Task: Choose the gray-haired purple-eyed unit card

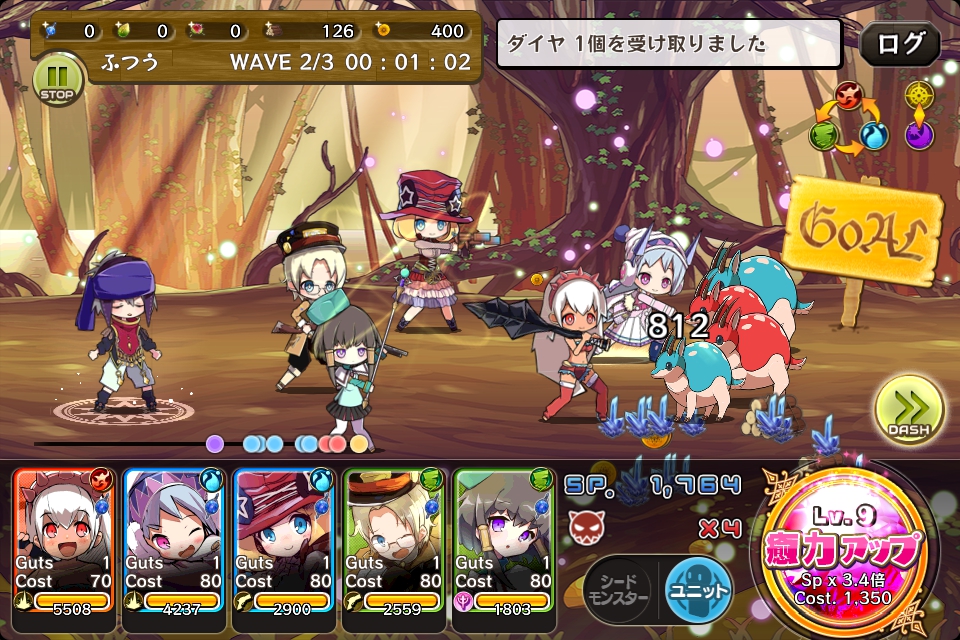Action: [503, 540]
